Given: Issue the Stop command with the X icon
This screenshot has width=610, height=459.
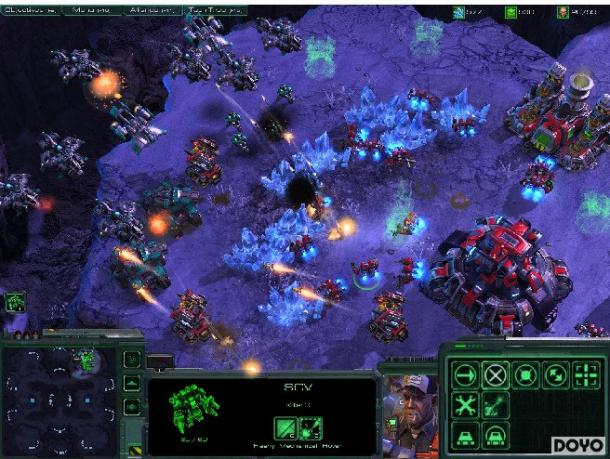Looking at the screenshot, I should pyautogui.click(x=495, y=375).
